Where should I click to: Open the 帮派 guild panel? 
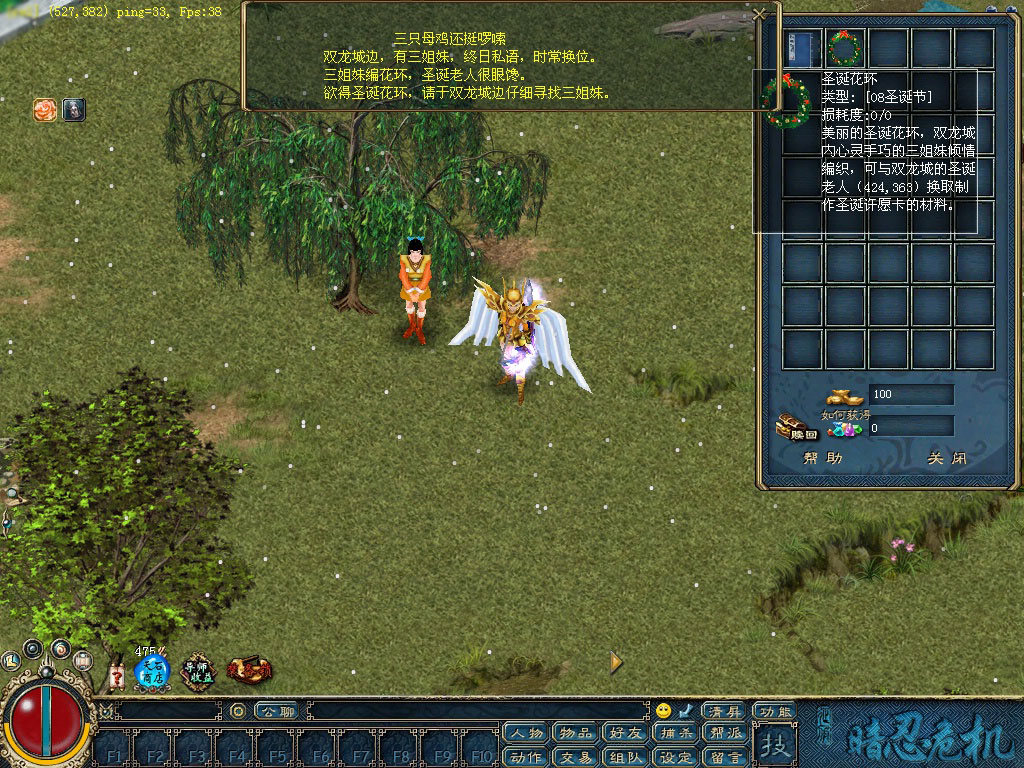pos(725,734)
